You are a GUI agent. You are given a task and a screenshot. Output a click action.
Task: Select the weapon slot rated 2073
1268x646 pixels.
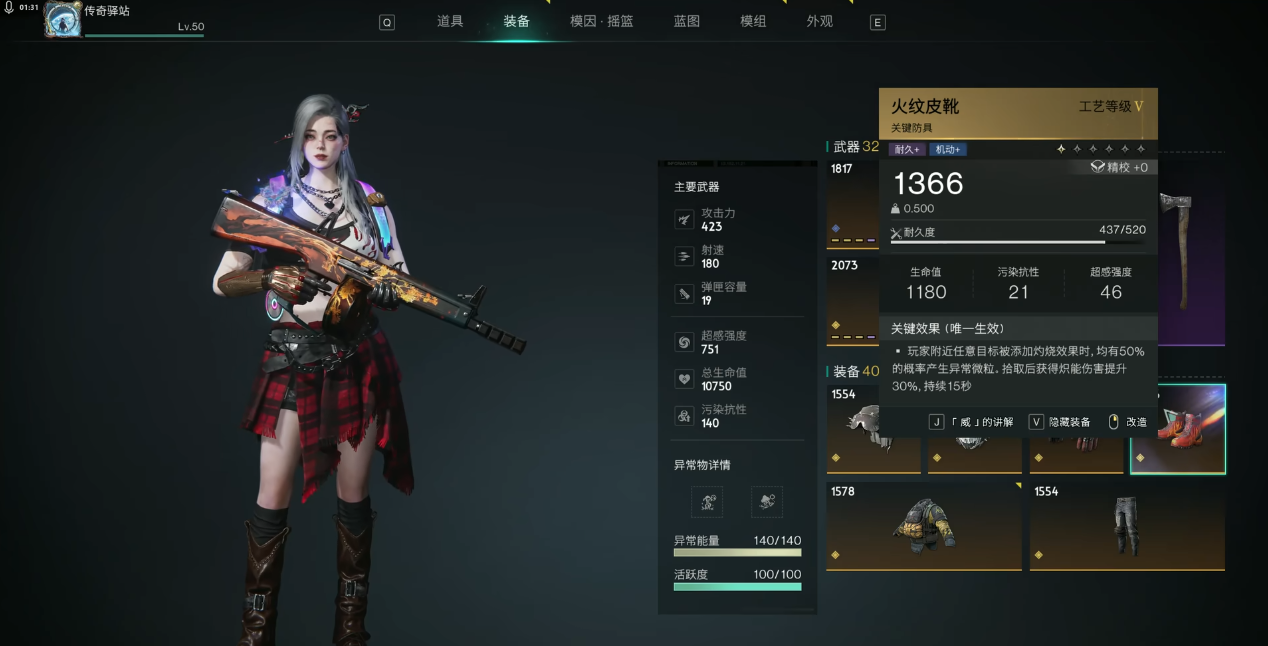[x=852, y=300]
